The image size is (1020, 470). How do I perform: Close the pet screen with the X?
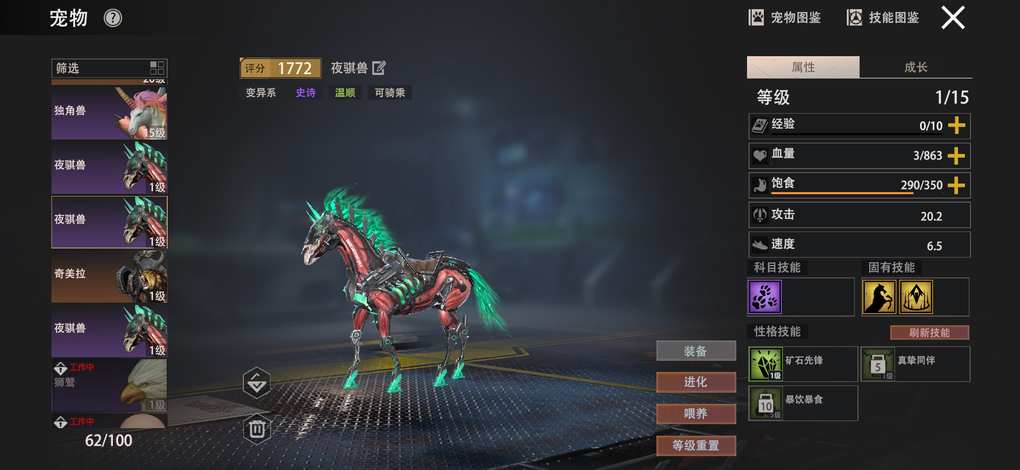click(x=953, y=17)
